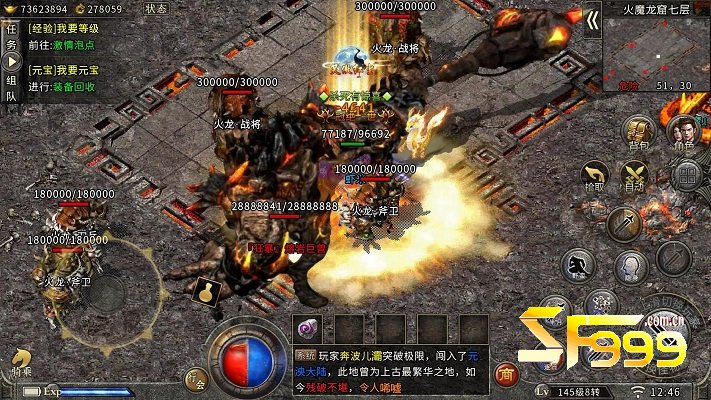Open the system chat message box
711x400 pixels.
pos(390,368)
